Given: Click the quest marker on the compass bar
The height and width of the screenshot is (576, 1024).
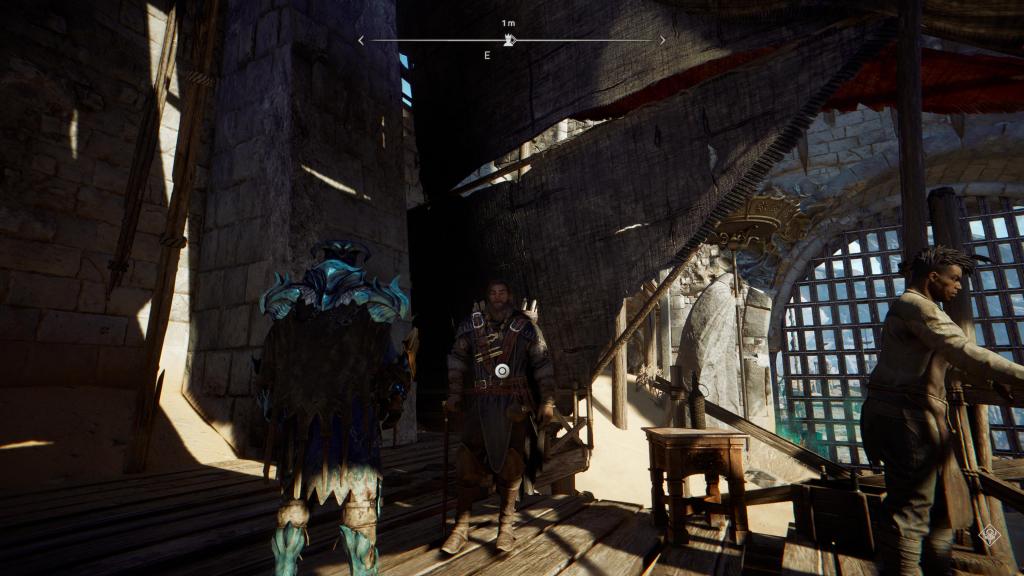Looking at the screenshot, I should pos(509,40).
